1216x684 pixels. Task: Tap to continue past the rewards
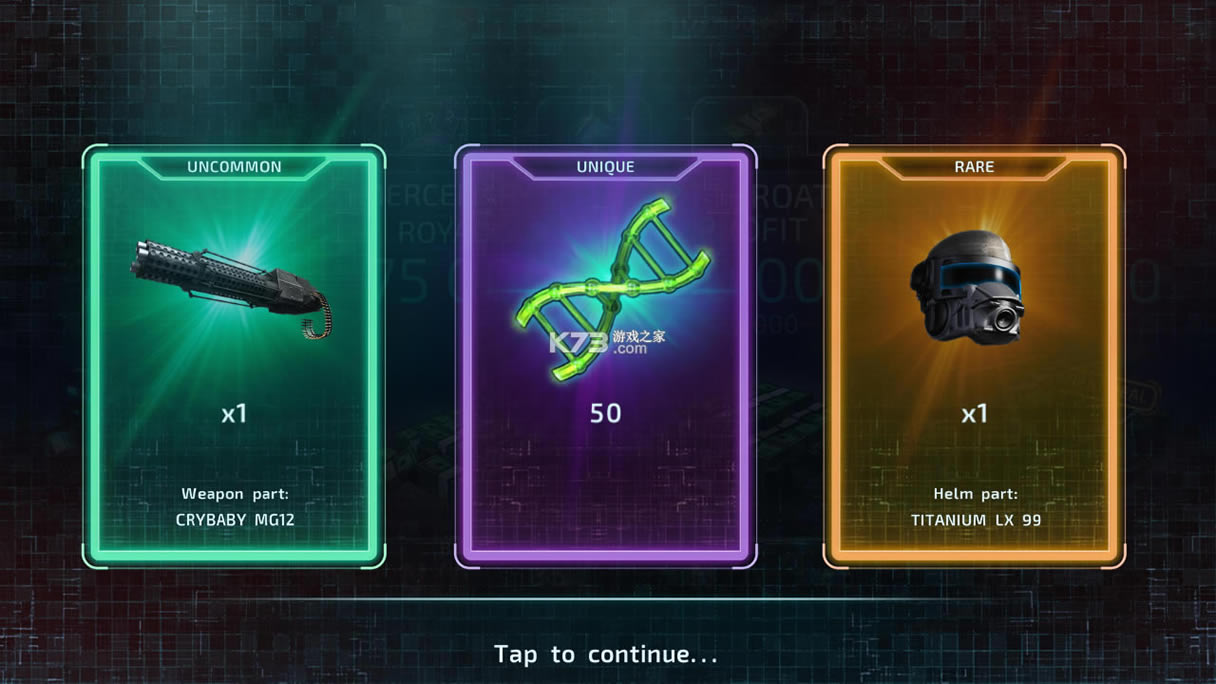click(606, 654)
